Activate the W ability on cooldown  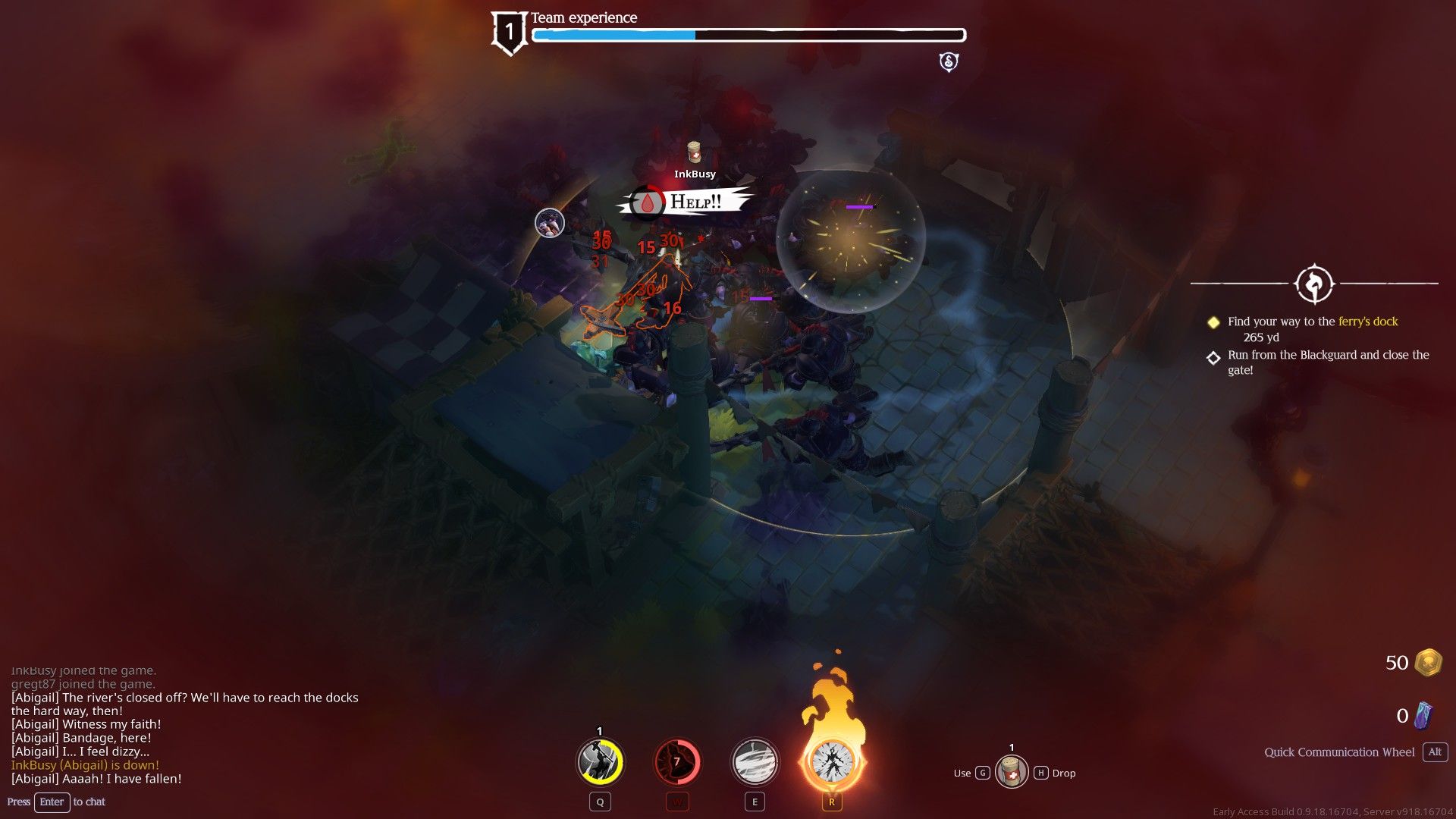(676, 761)
